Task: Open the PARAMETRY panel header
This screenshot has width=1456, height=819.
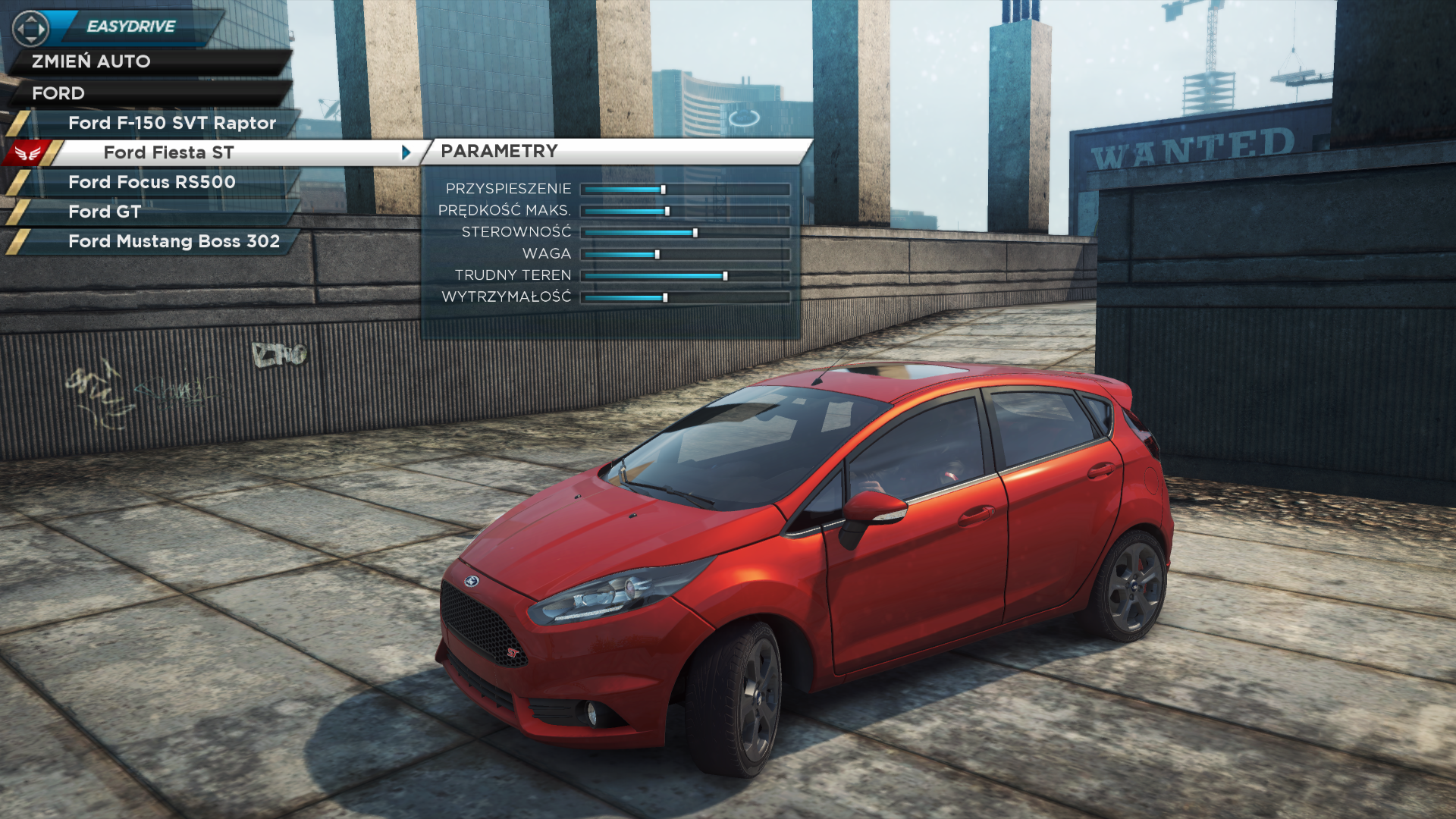Action: 499,151
